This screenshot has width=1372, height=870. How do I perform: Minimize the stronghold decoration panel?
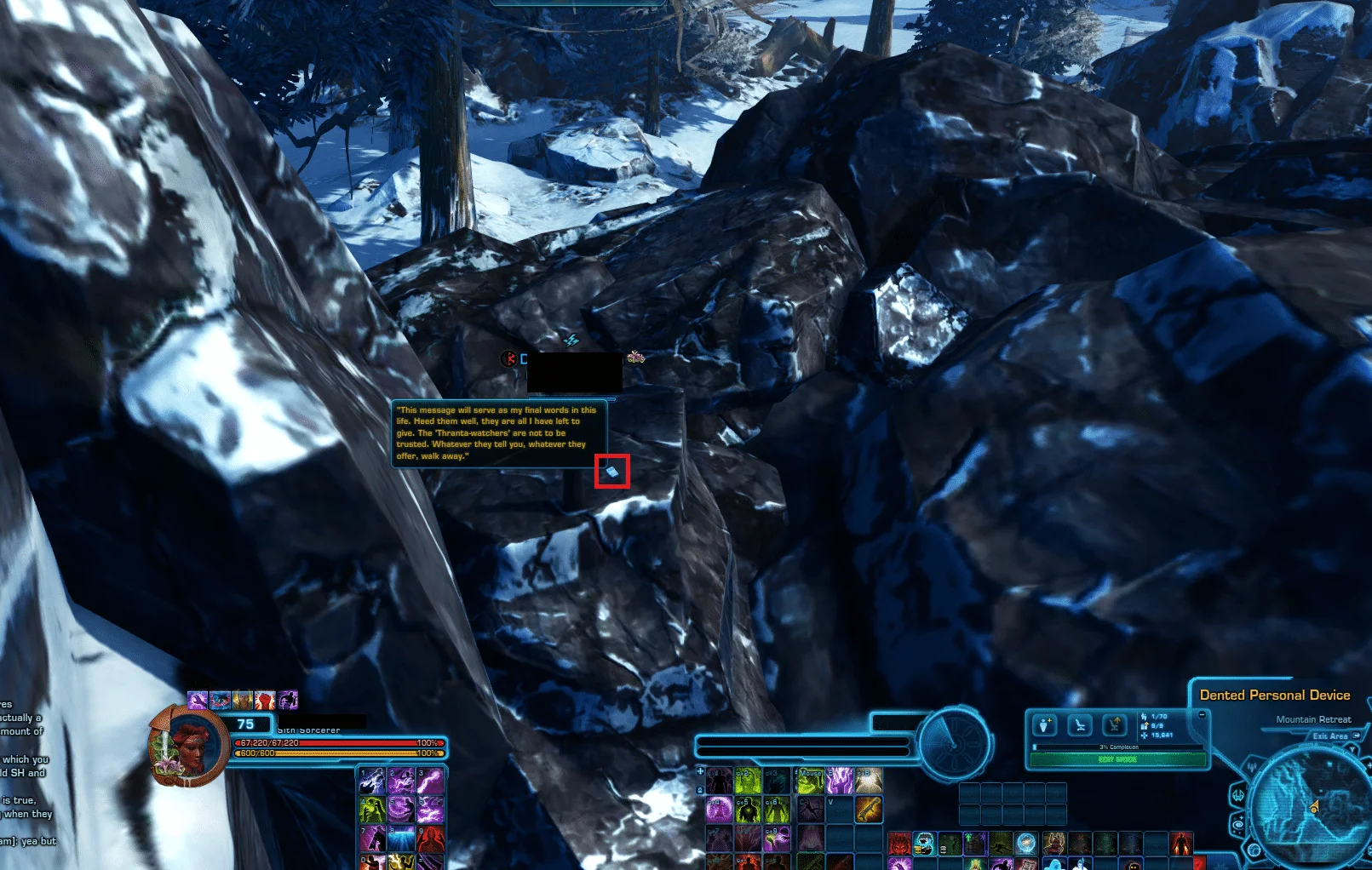pyautogui.click(x=1202, y=715)
